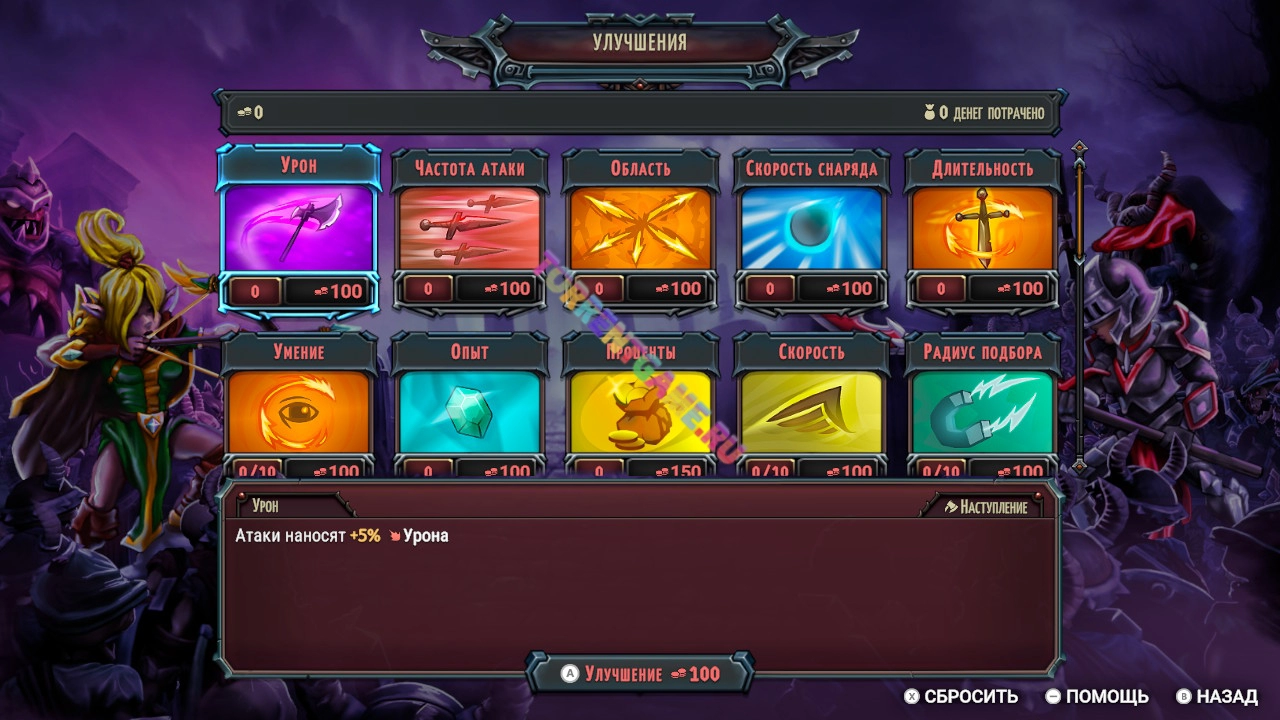Choose the Частота атаки upgrade tile

470,228
